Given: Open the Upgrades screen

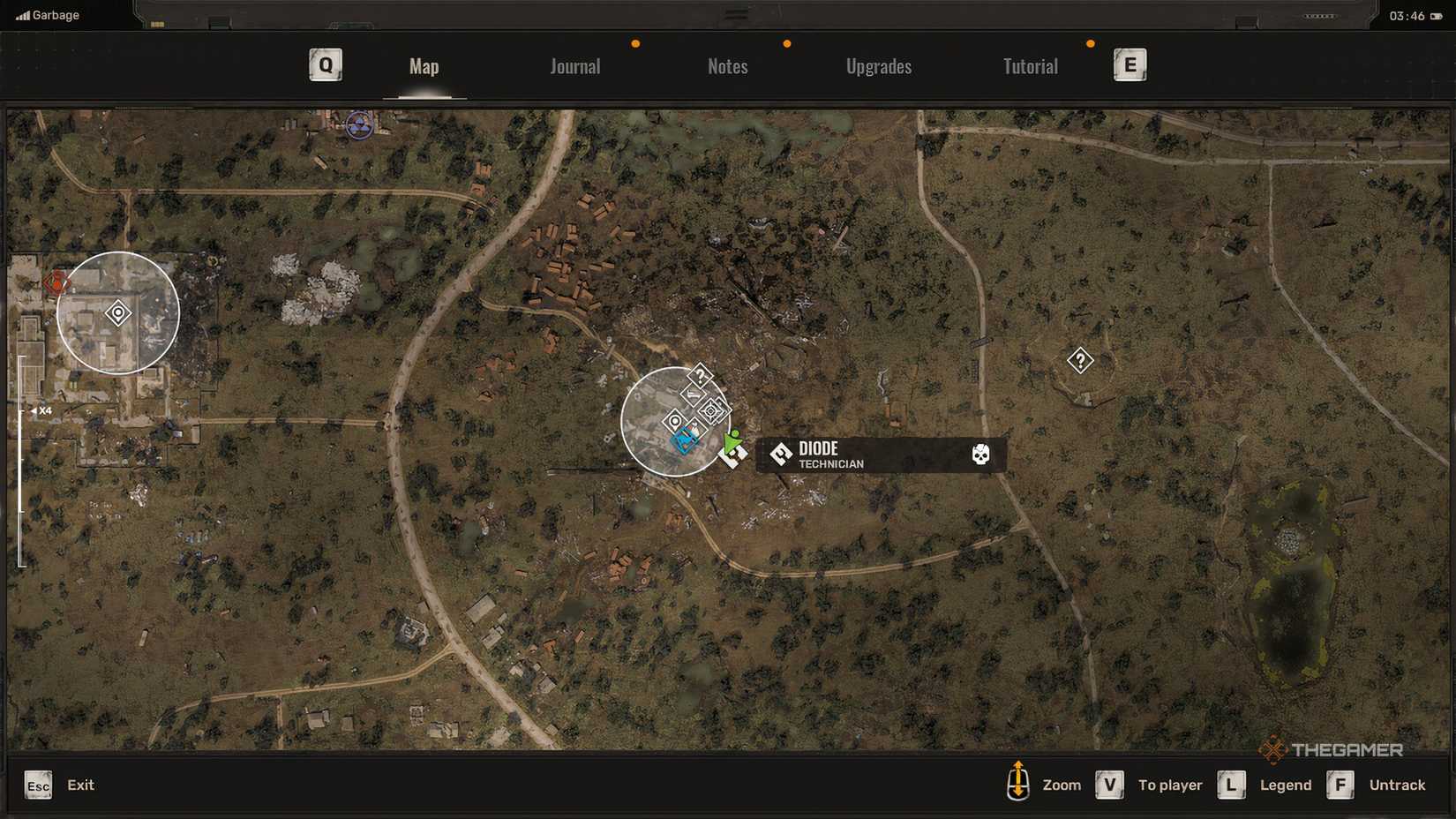Looking at the screenshot, I should [x=879, y=65].
